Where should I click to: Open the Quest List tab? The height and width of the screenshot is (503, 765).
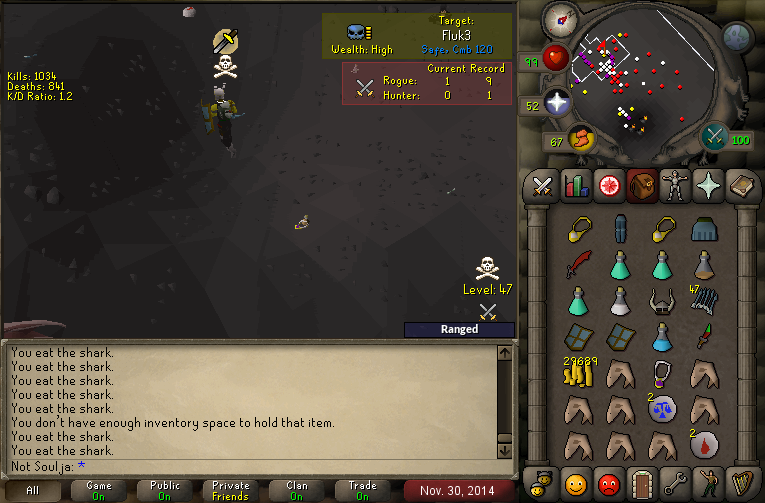(x=608, y=186)
